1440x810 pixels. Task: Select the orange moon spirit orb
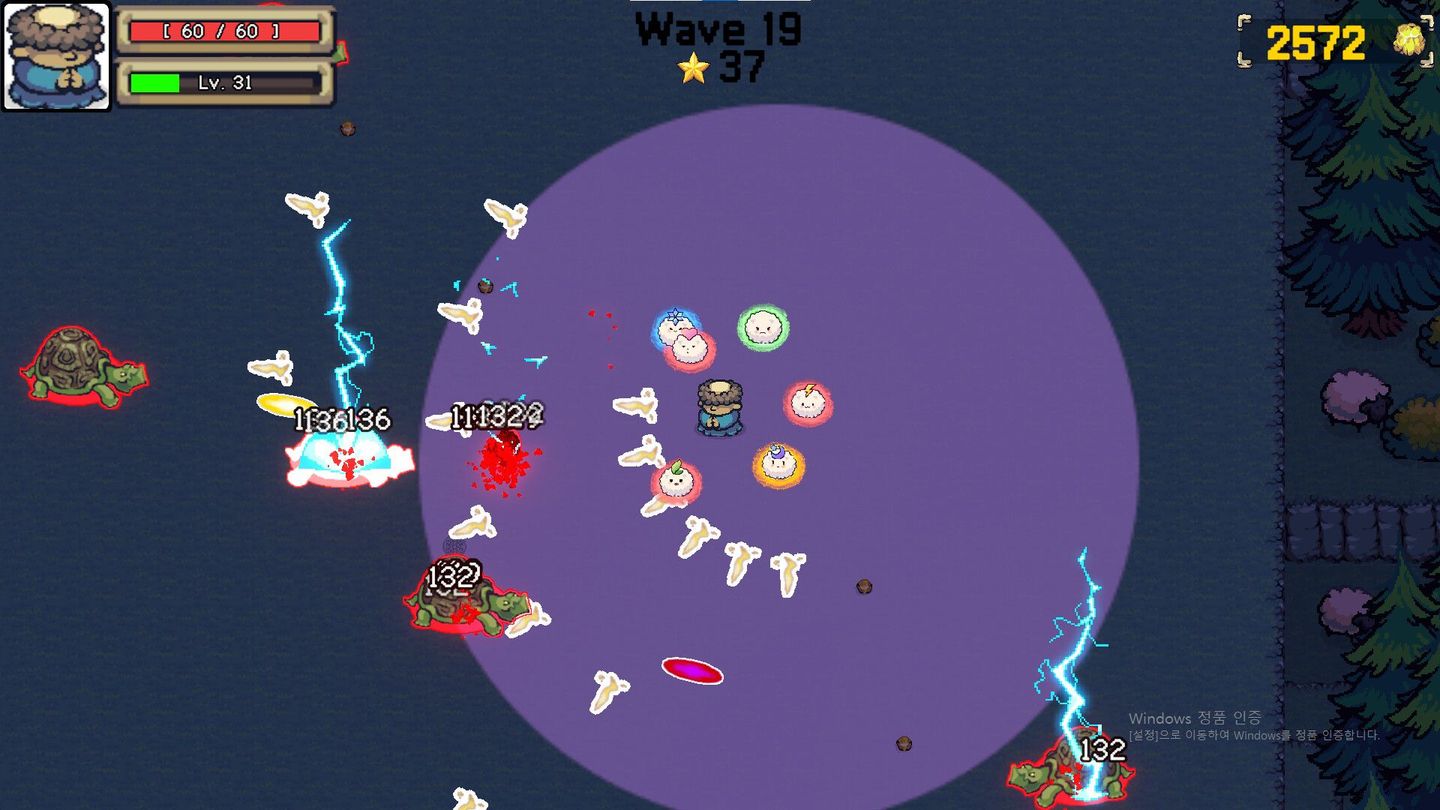tap(779, 463)
